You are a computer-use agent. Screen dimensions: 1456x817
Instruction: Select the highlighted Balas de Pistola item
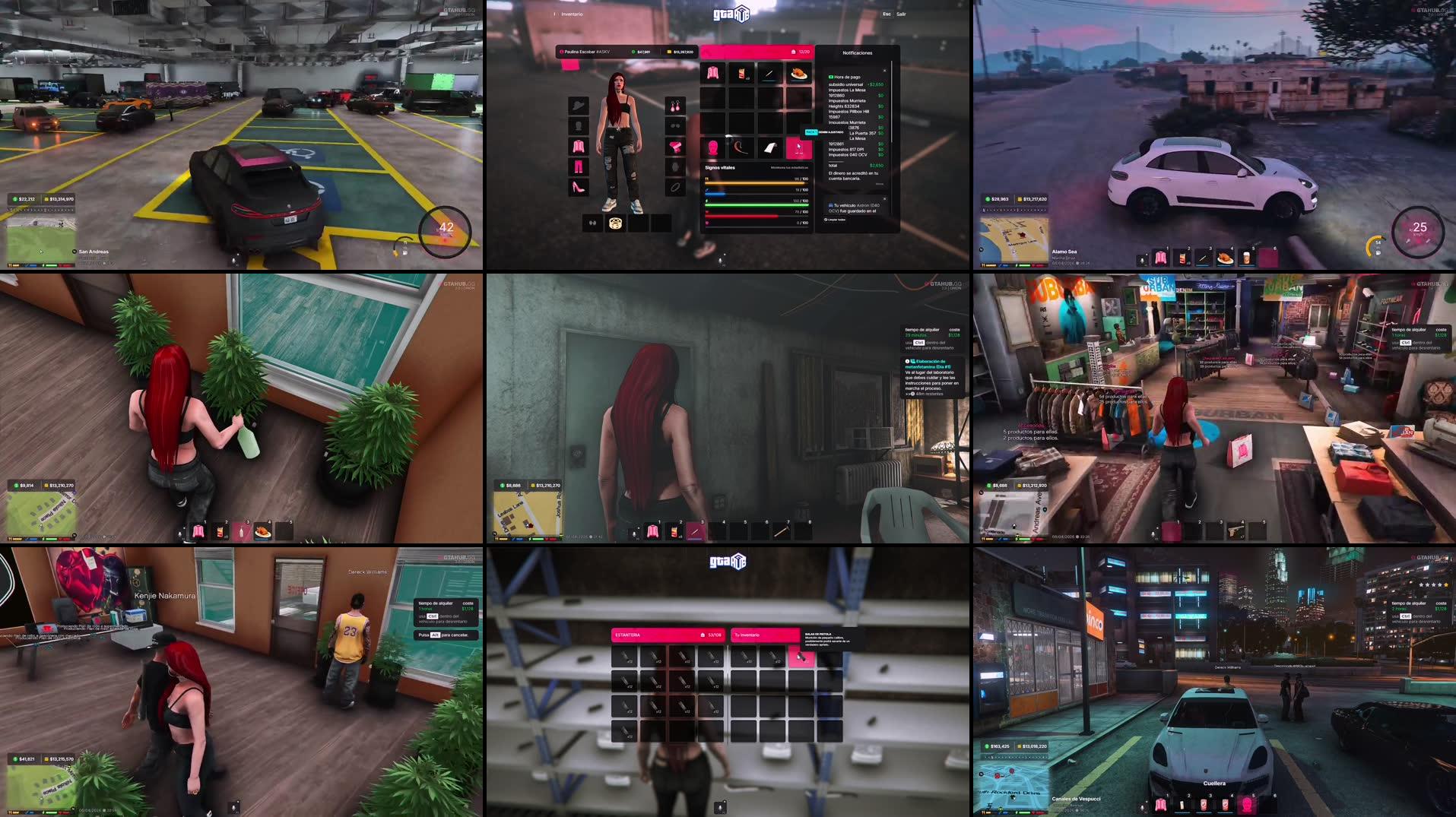[x=801, y=657]
